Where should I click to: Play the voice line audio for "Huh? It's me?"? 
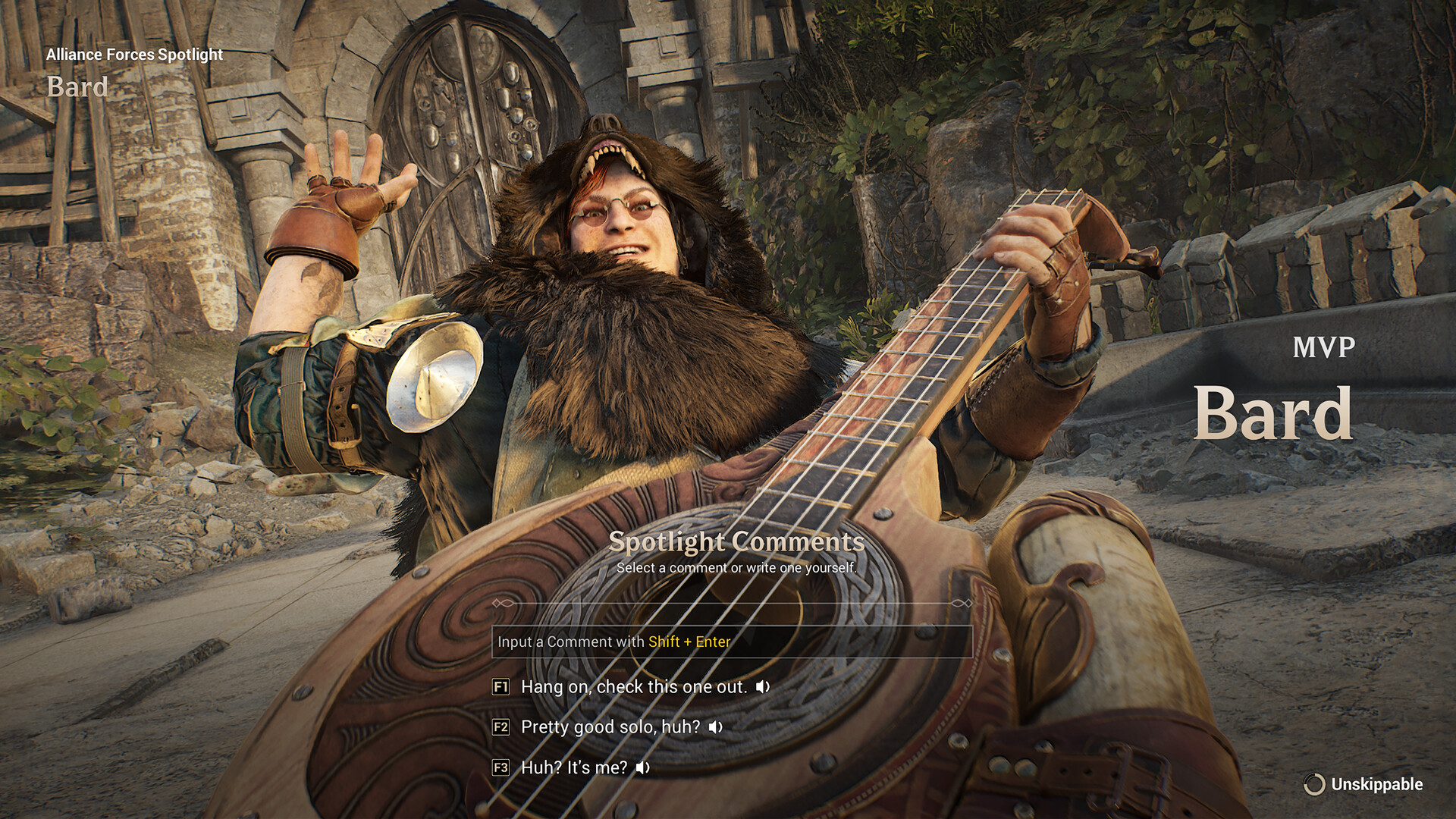(644, 768)
